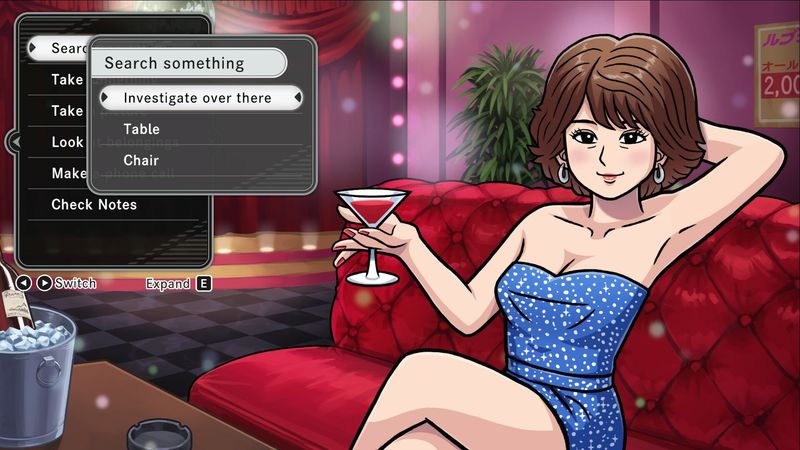This screenshot has height=450, width=800.
Task: Open the Check Notes command
Action: coord(94,205)
